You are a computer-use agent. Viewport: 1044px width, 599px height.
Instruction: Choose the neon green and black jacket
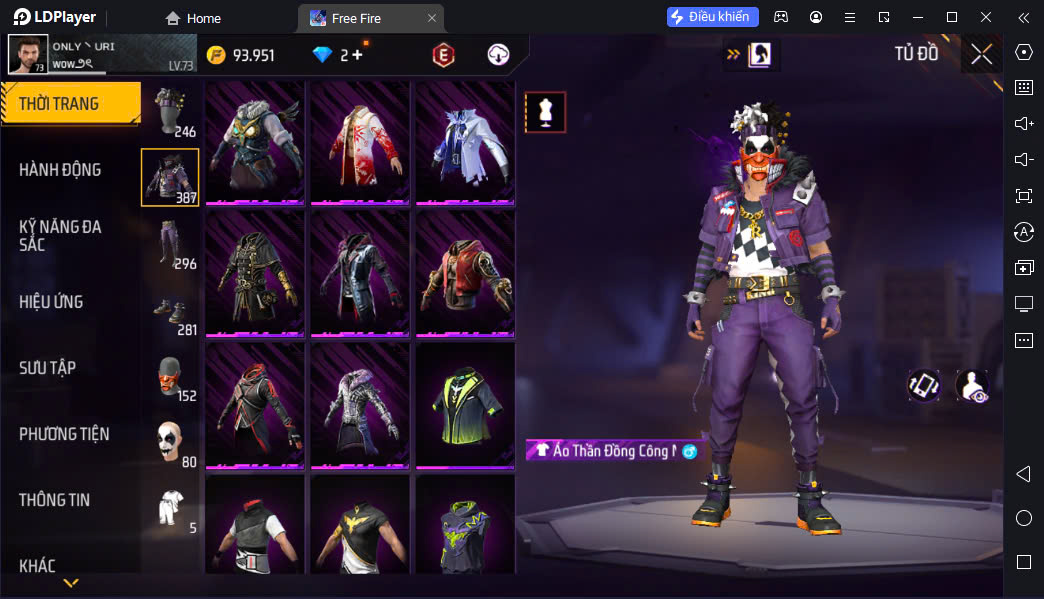tap(464, 406)
